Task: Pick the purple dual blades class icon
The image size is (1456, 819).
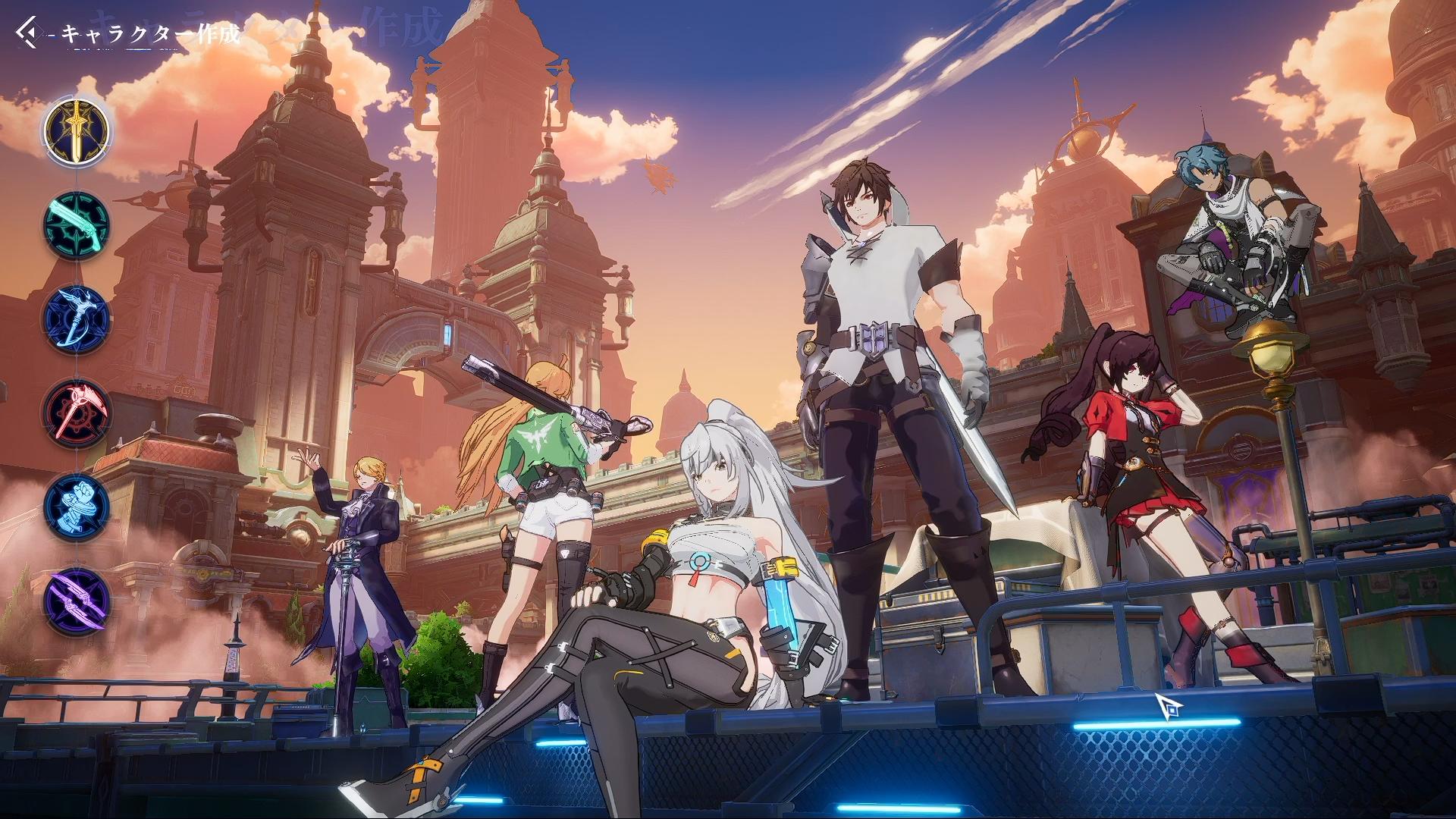Action: coord(76,601)
